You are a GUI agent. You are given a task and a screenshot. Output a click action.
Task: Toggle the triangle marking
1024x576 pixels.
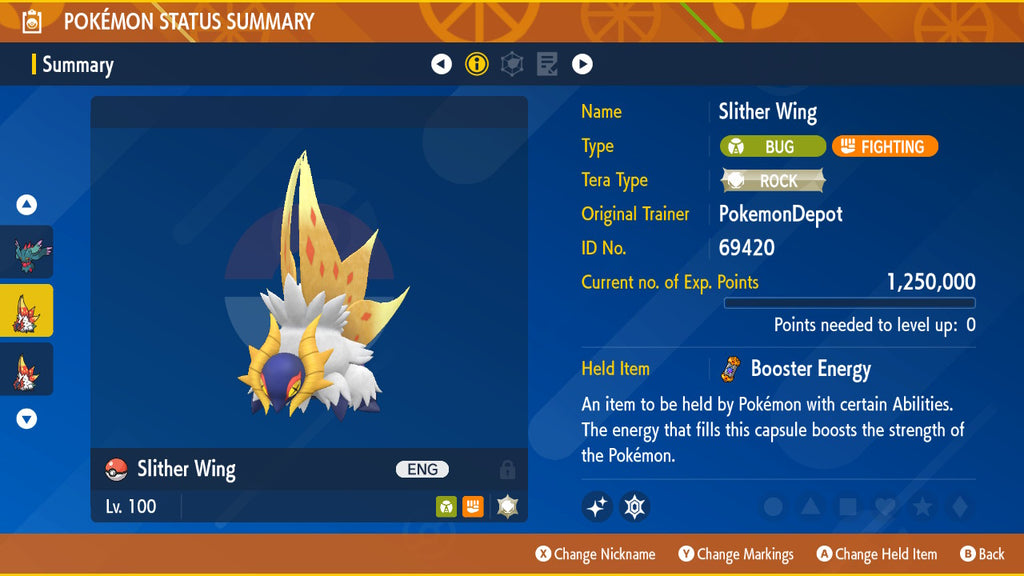810,507
